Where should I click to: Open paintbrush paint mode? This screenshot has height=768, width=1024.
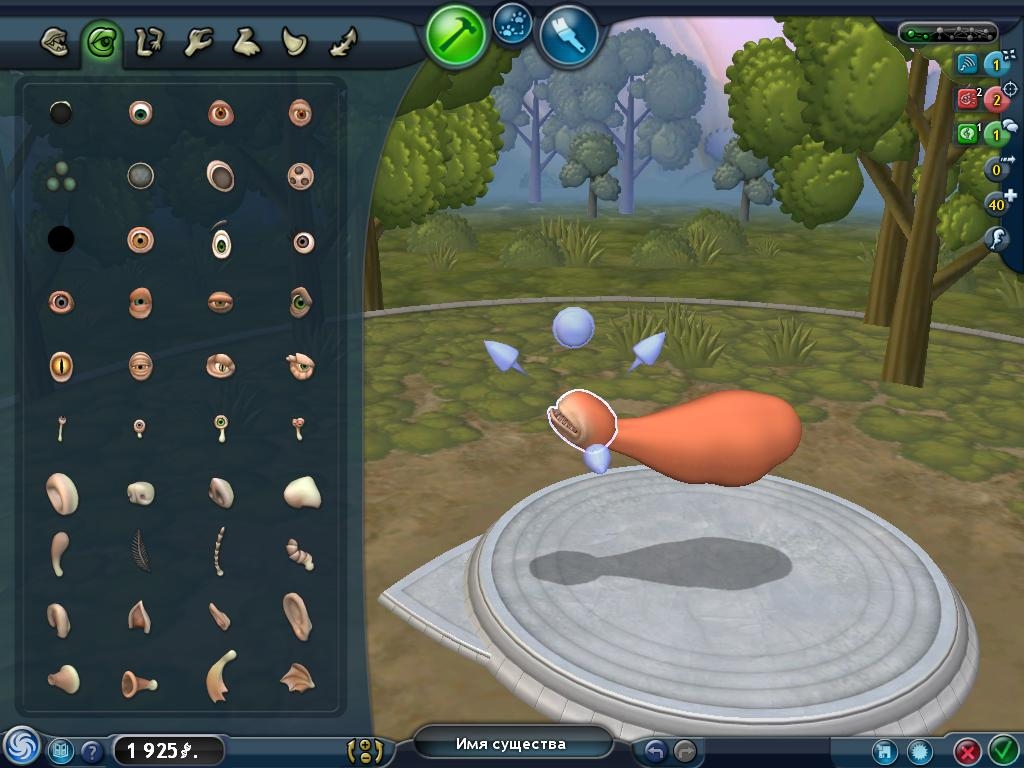coord(569,35)
